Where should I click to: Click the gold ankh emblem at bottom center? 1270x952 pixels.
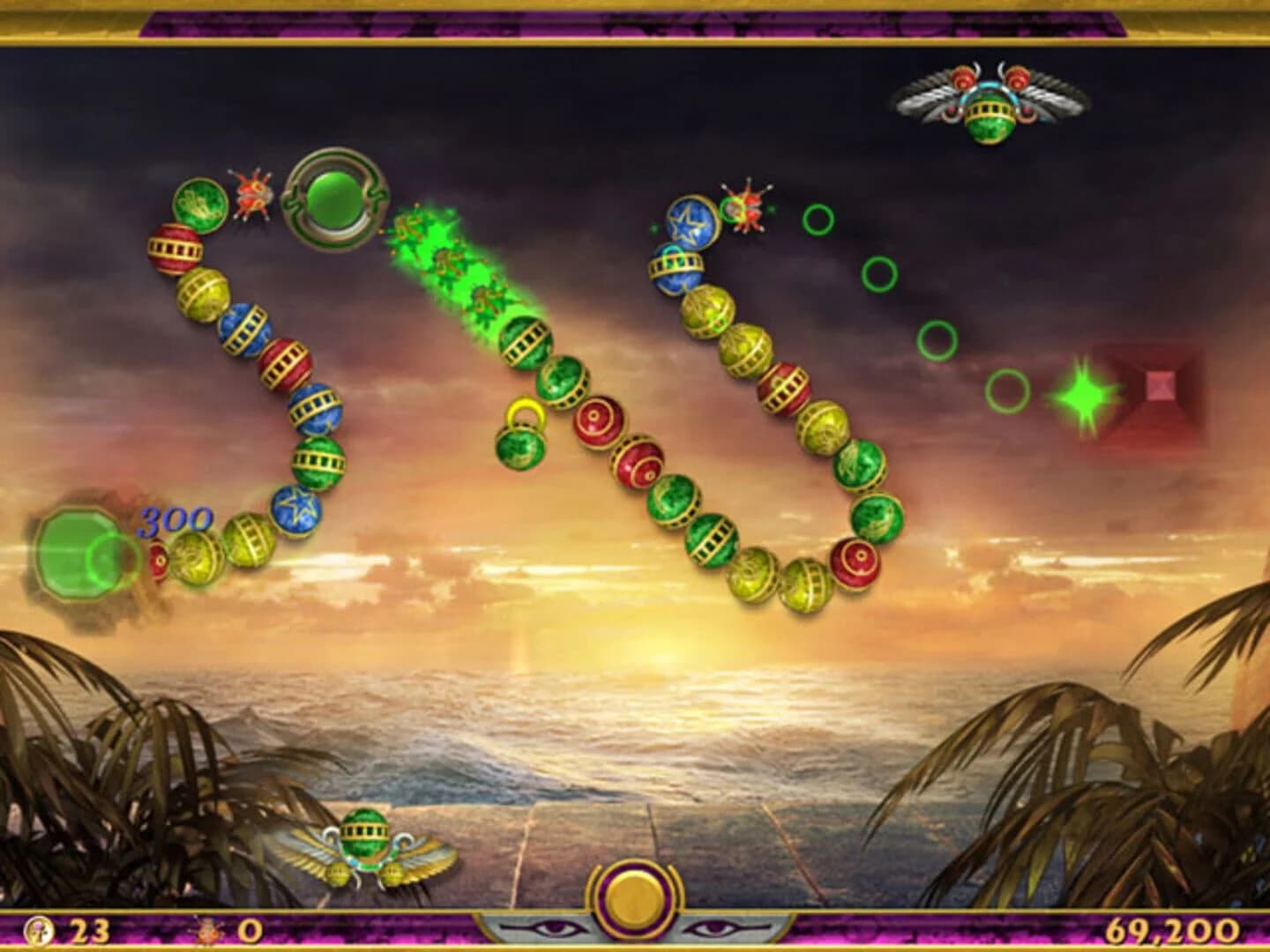[634, 901]
